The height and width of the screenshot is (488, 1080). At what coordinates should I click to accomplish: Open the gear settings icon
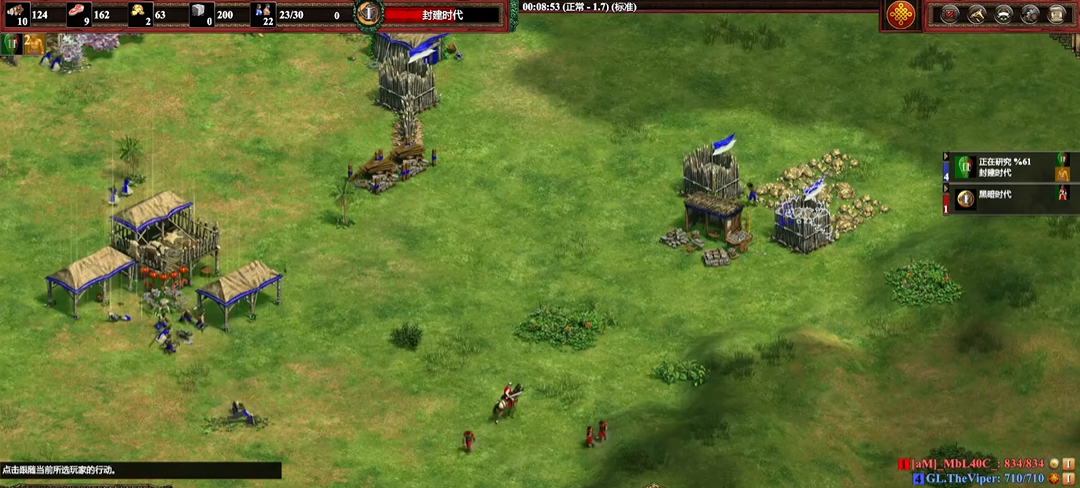[1029, 14]
